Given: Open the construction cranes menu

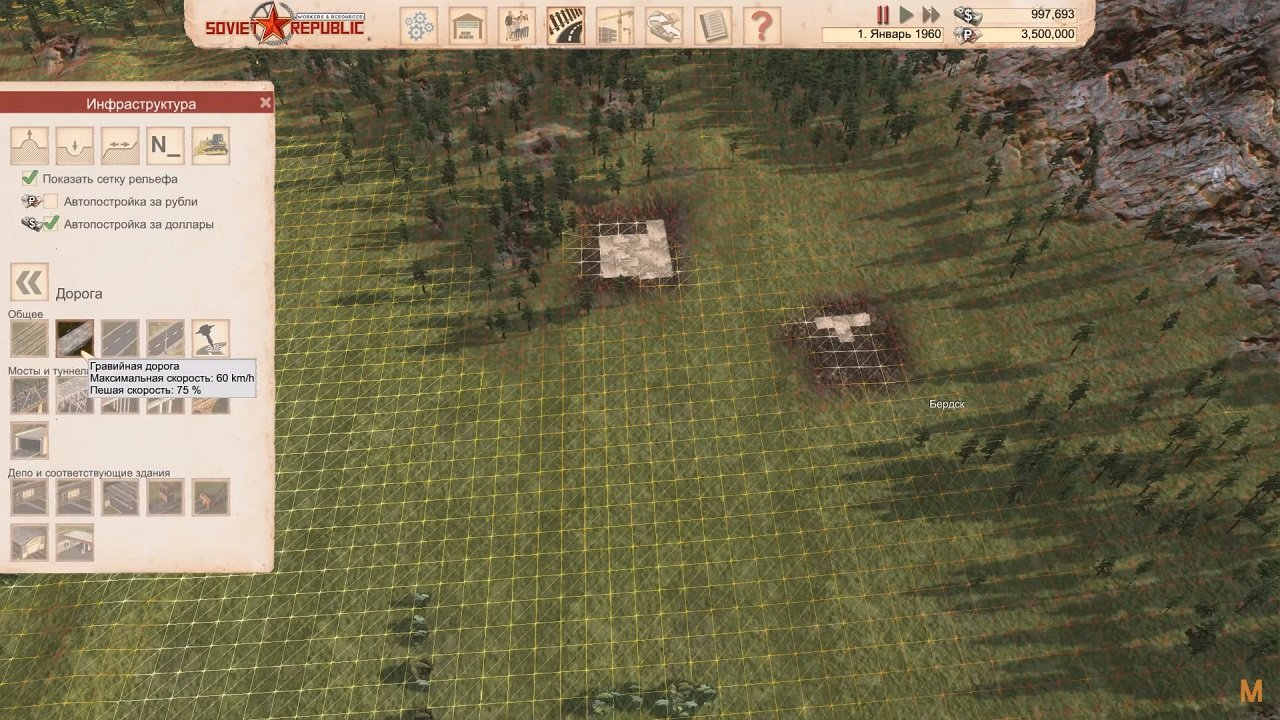Looking at the screenshot, I should [613, 24].
